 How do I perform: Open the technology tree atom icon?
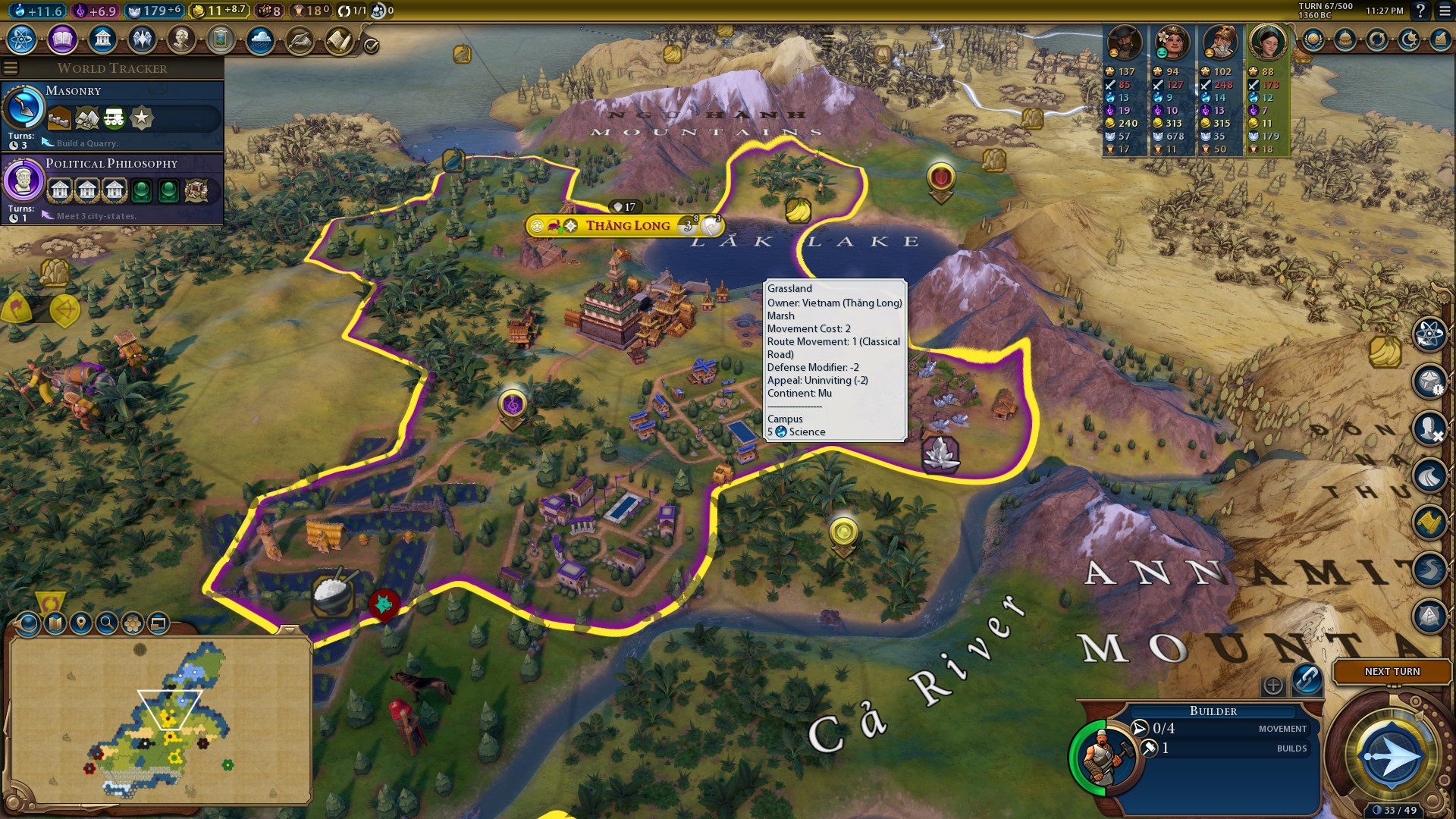(x=22, y=39)
